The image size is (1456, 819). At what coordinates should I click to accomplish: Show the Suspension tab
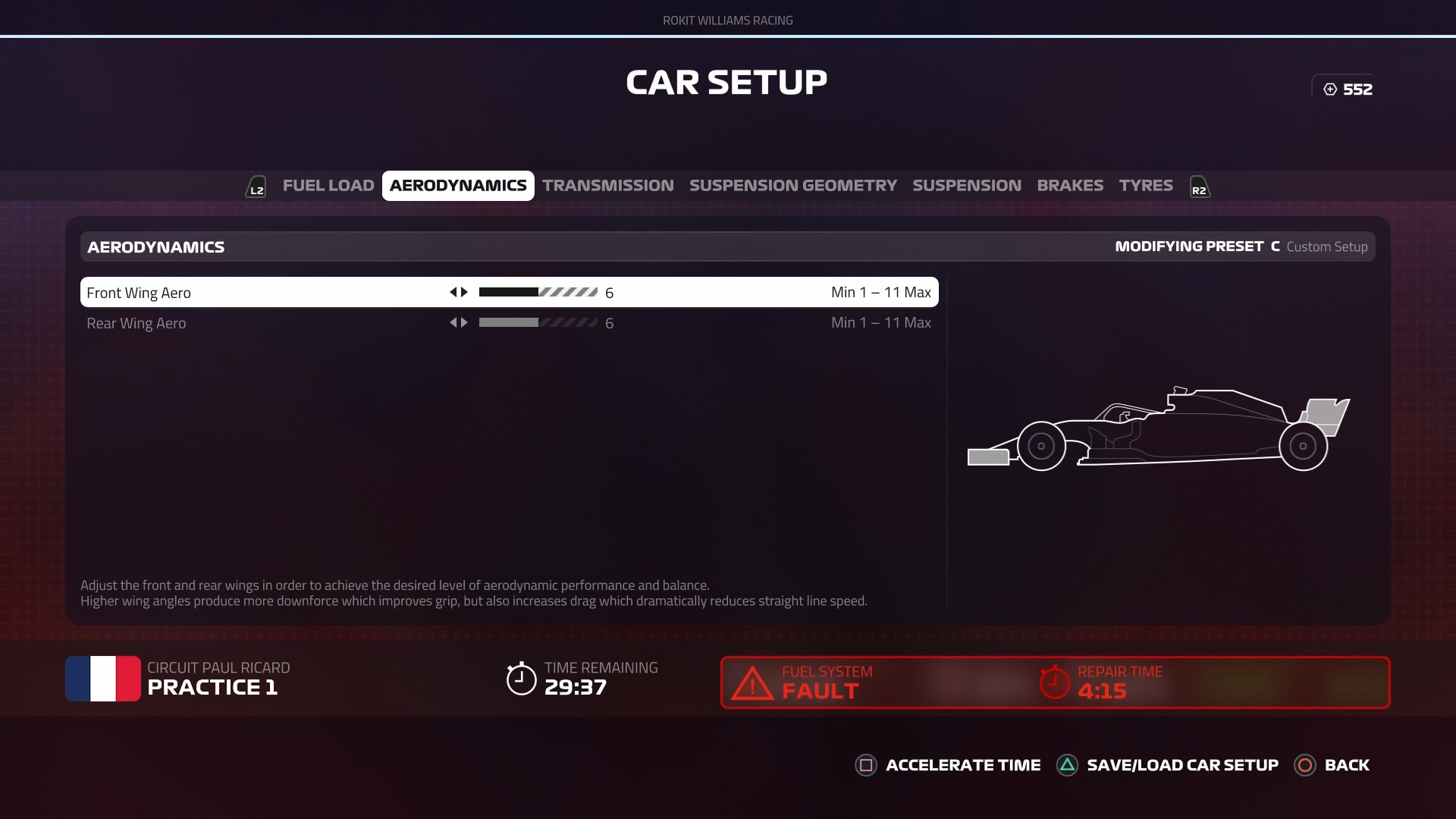(x=966, y=186)
